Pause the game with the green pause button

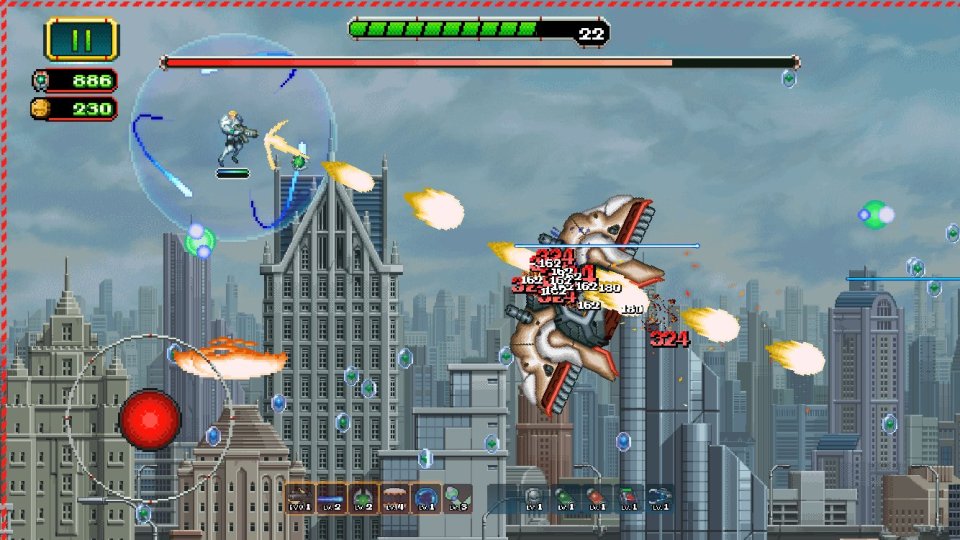point(82,40)
